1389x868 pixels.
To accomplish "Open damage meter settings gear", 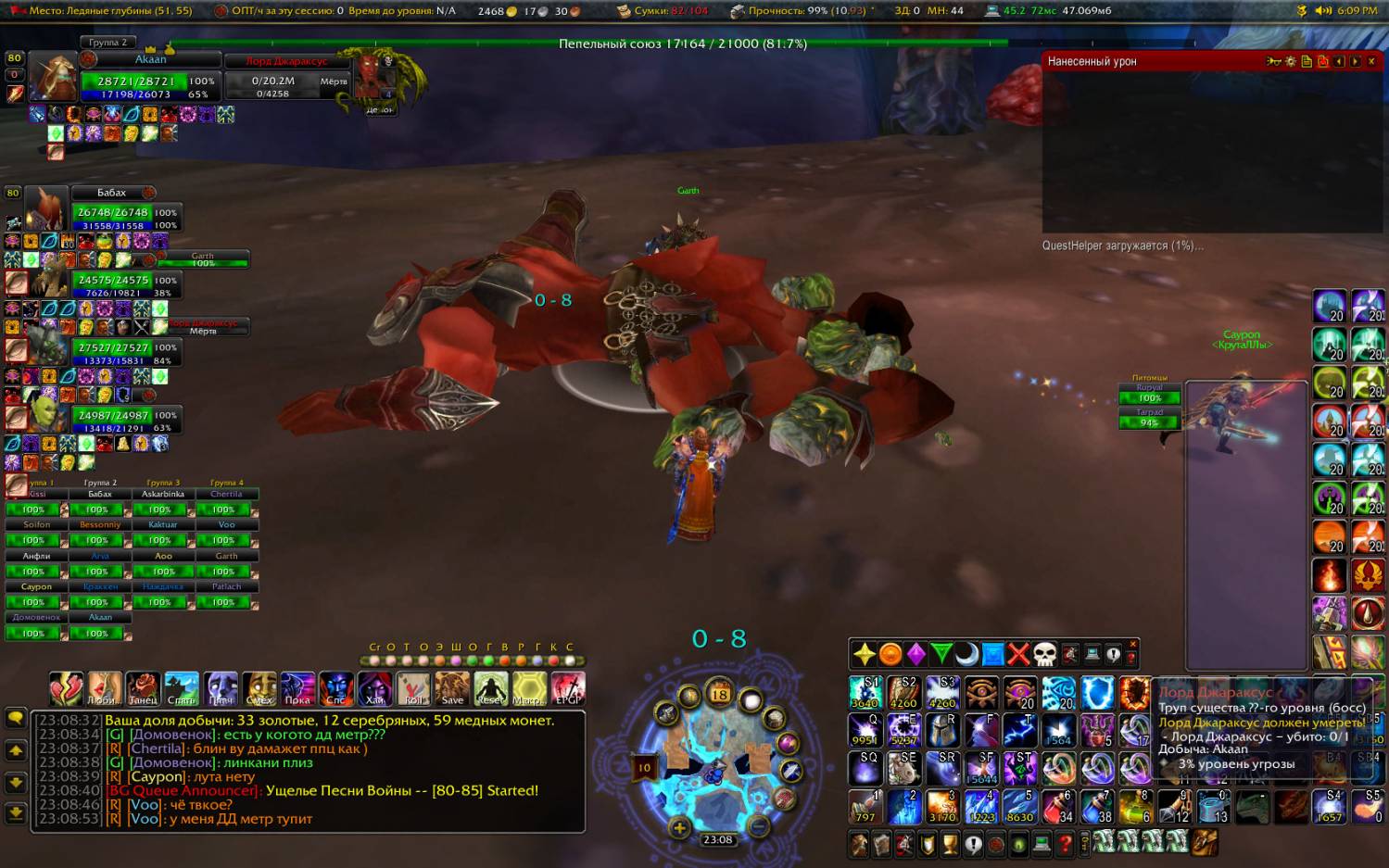I will tap(1290, 61).
